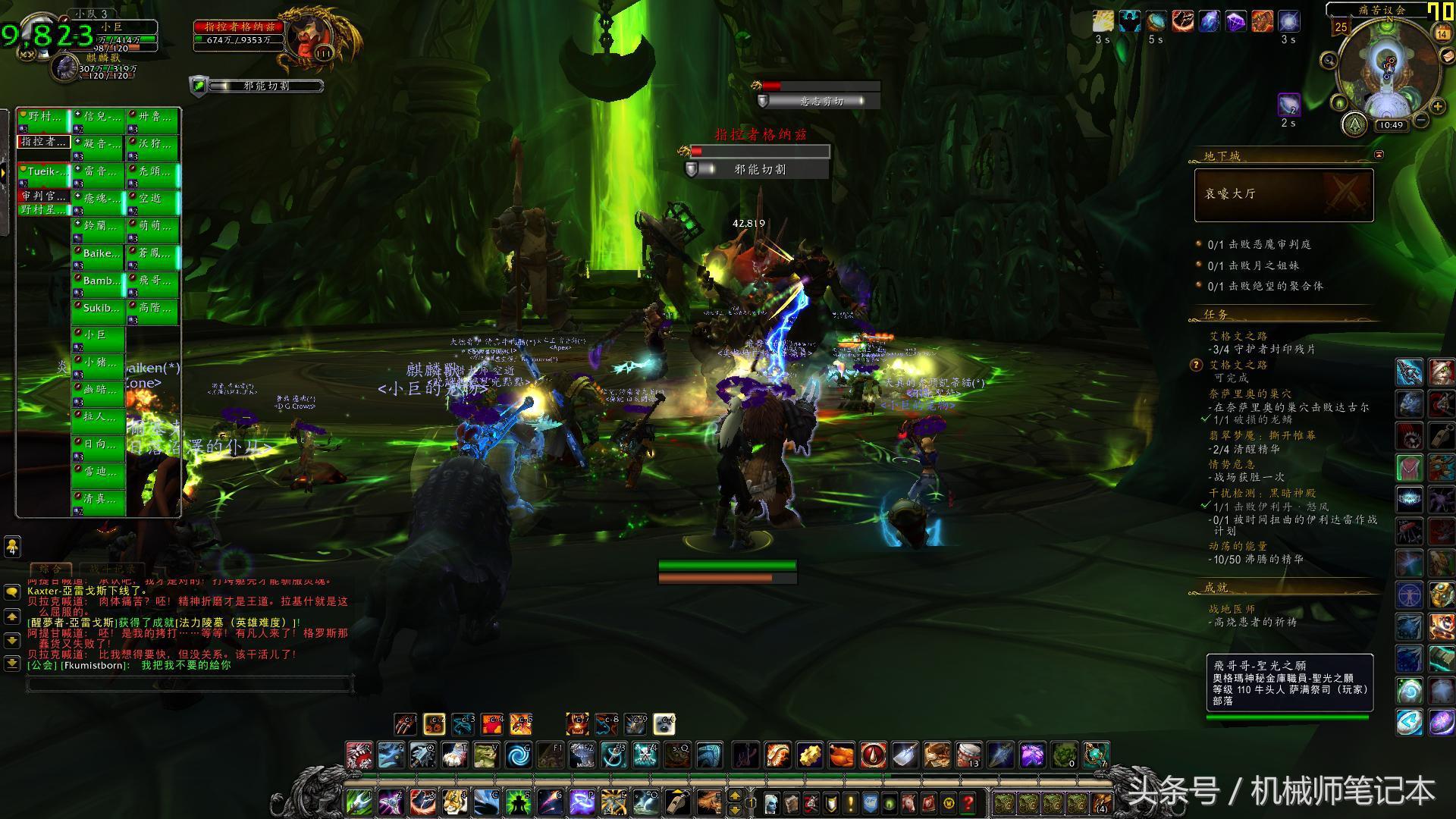Select the Tueik raid frame
The image size is (1456, 819).
[x=44, y=172]
